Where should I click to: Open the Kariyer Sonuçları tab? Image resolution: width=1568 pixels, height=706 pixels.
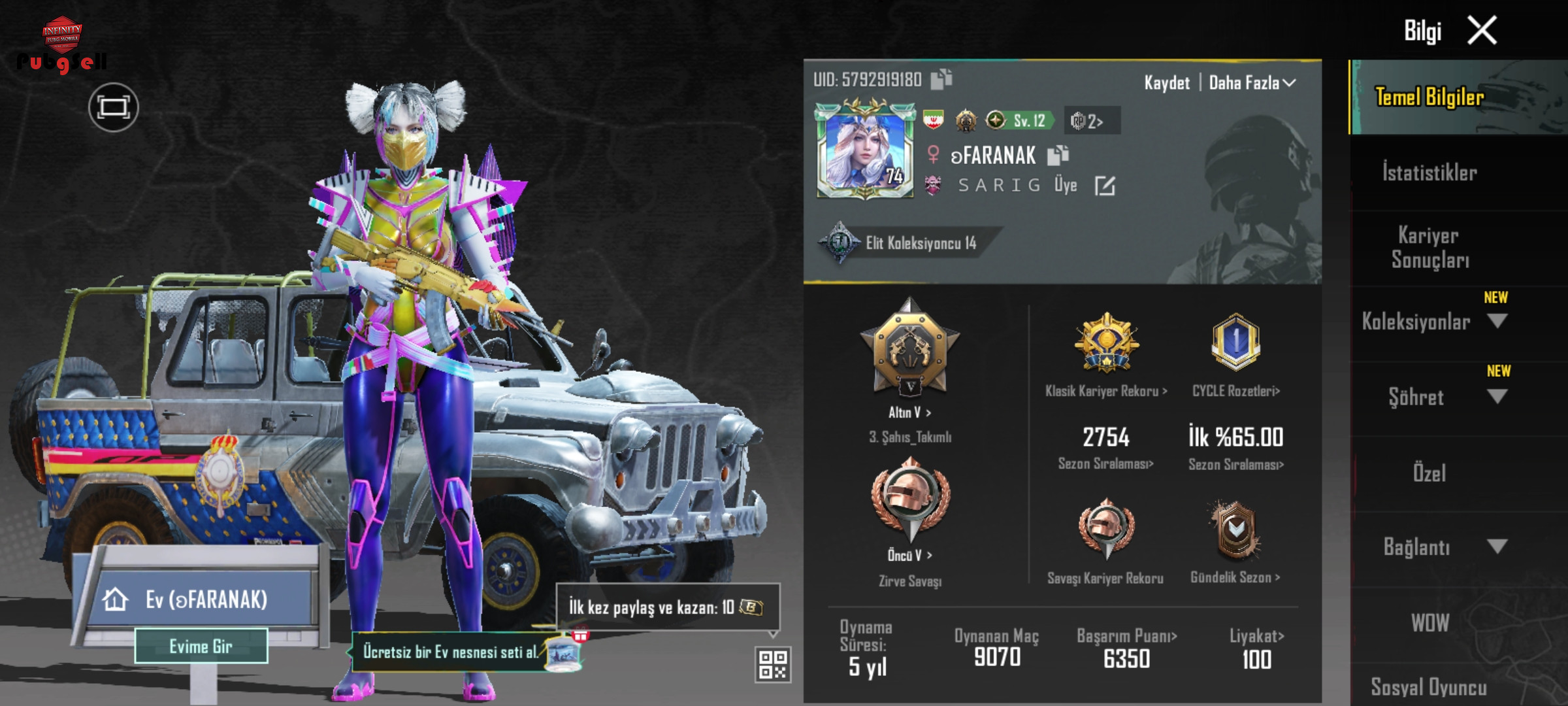coord(1429,248)
